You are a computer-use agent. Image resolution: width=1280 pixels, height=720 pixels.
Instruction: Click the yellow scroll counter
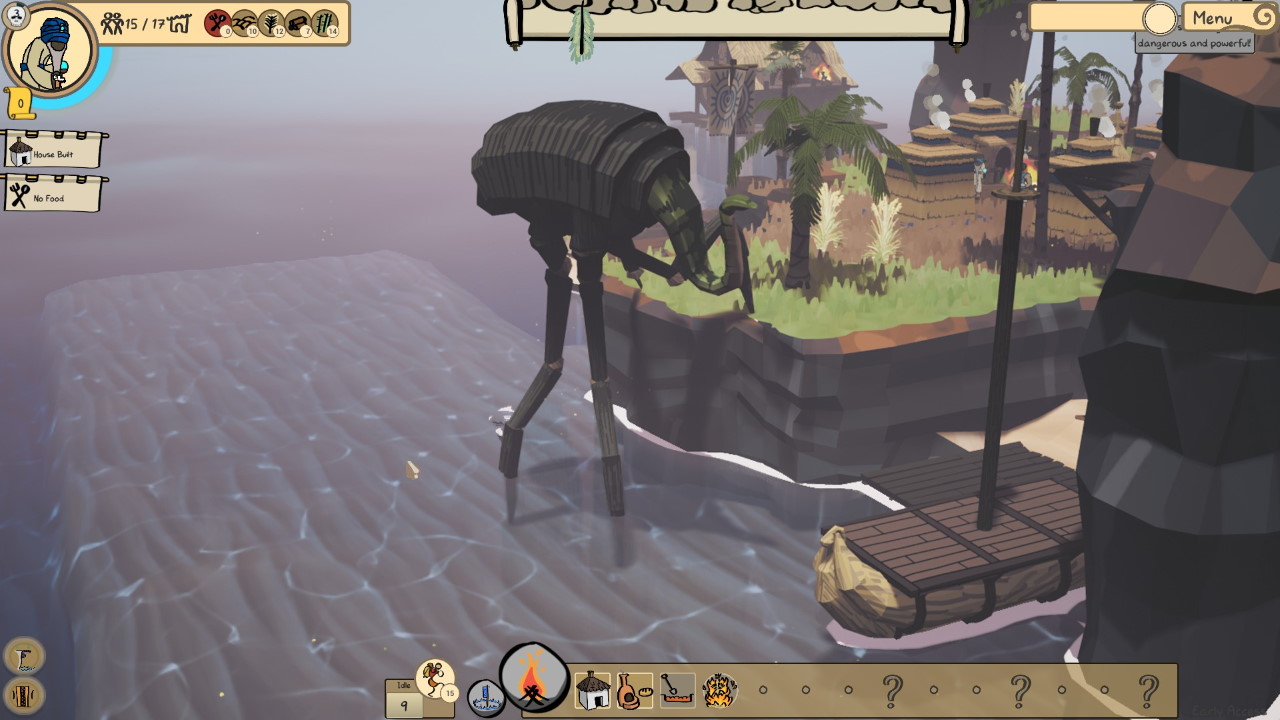pos(20,103)
